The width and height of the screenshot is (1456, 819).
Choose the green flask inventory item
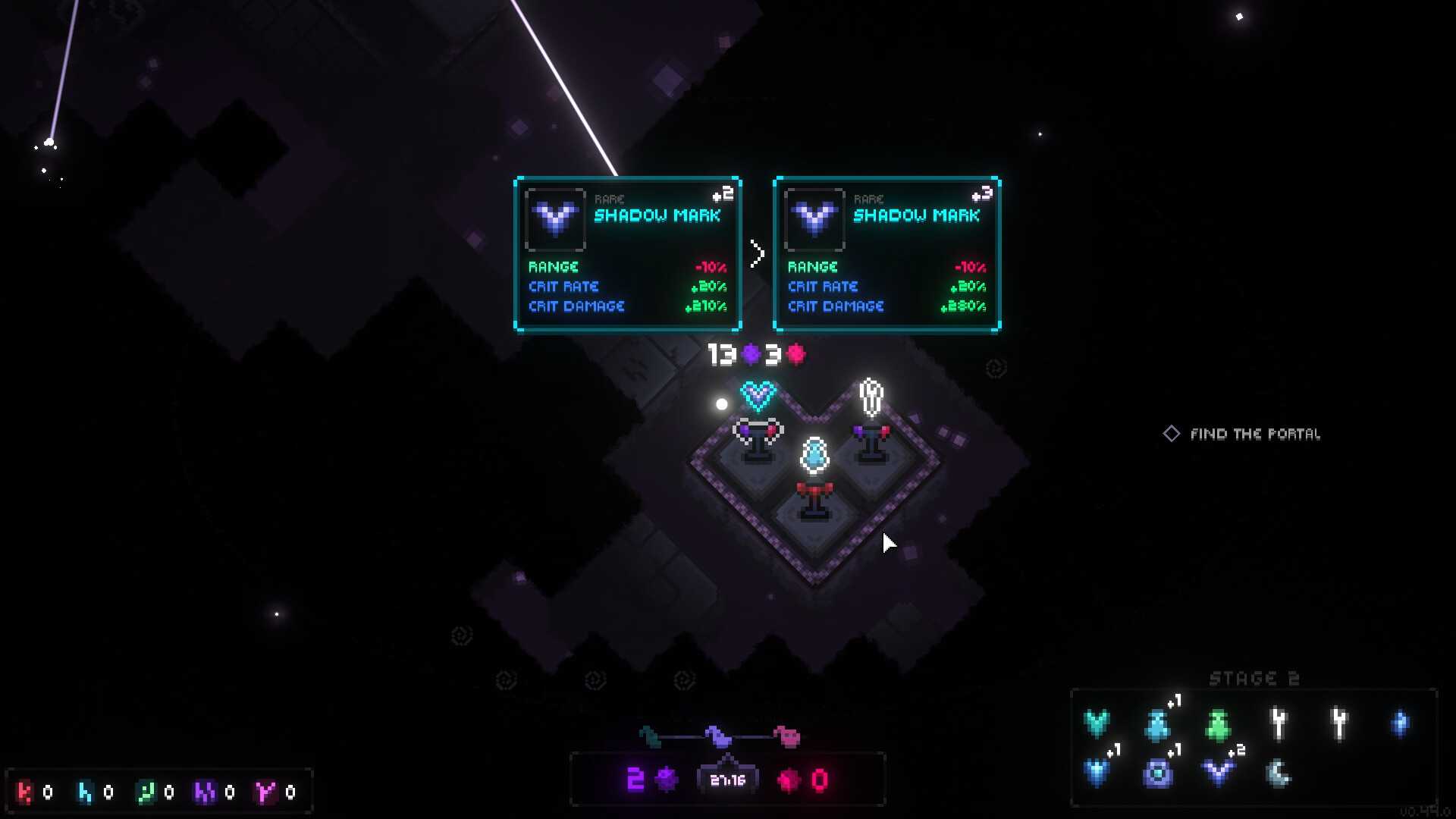(x=1218, y=725)
